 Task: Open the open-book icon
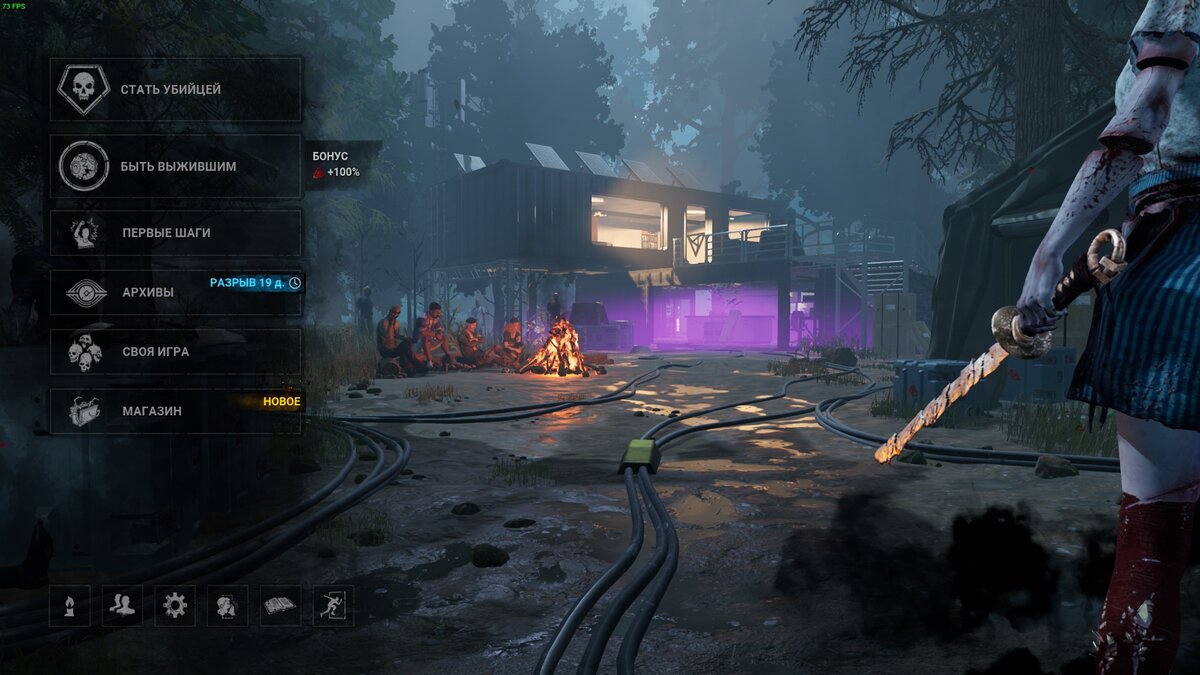coord(280,605)
